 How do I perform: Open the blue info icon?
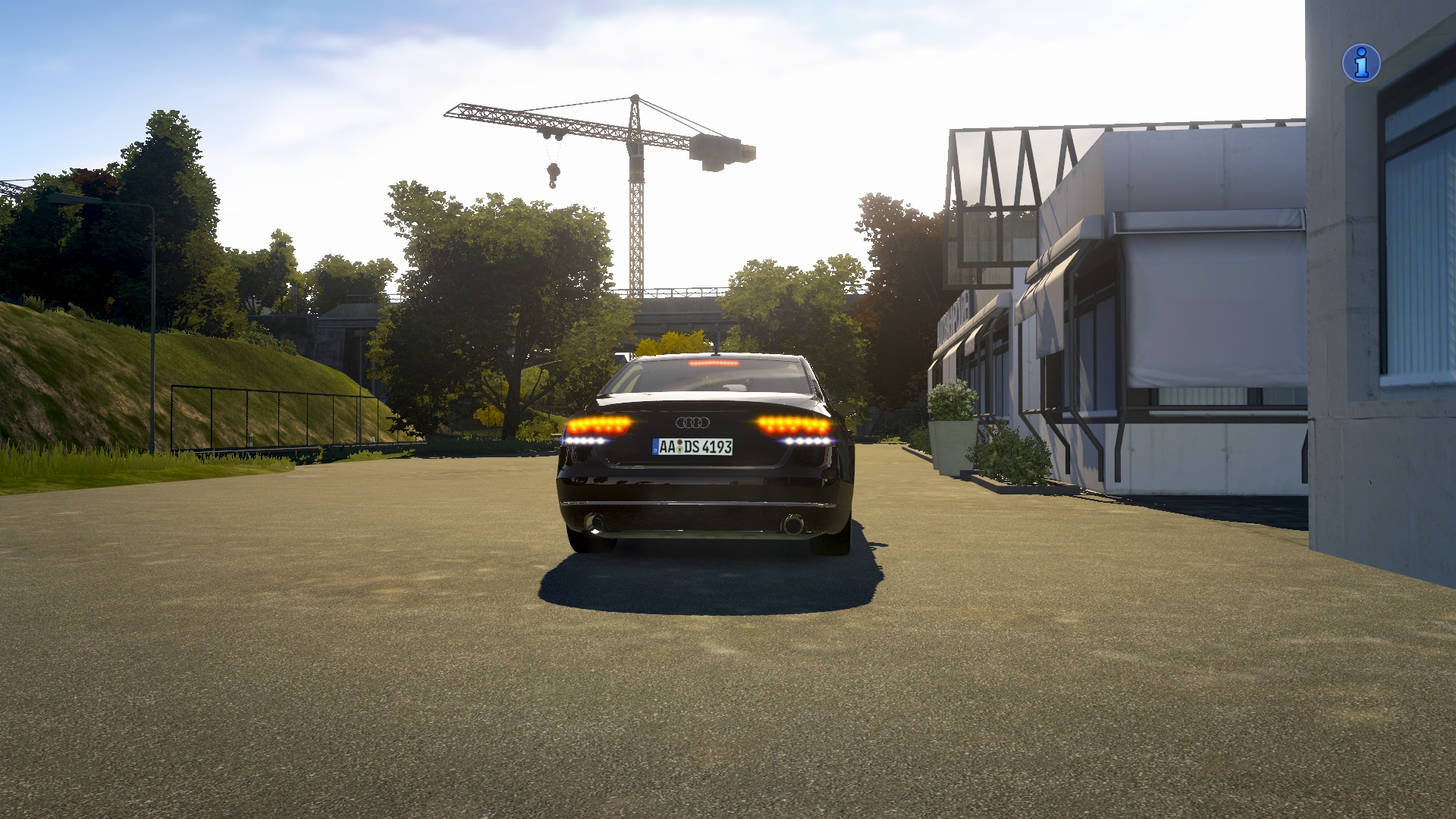point(1361,62)
